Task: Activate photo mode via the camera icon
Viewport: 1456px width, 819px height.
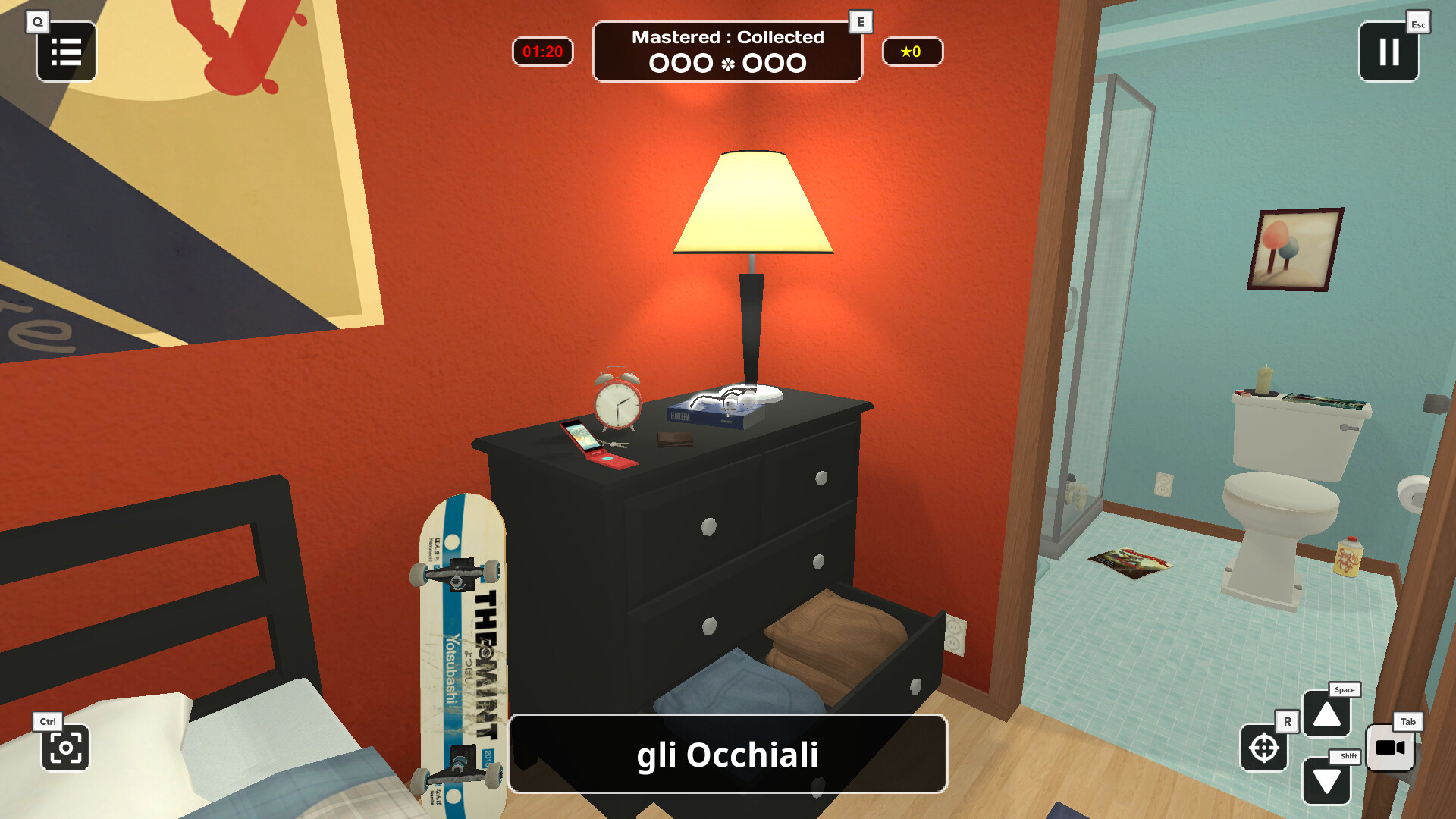Action: pos(67,749)
